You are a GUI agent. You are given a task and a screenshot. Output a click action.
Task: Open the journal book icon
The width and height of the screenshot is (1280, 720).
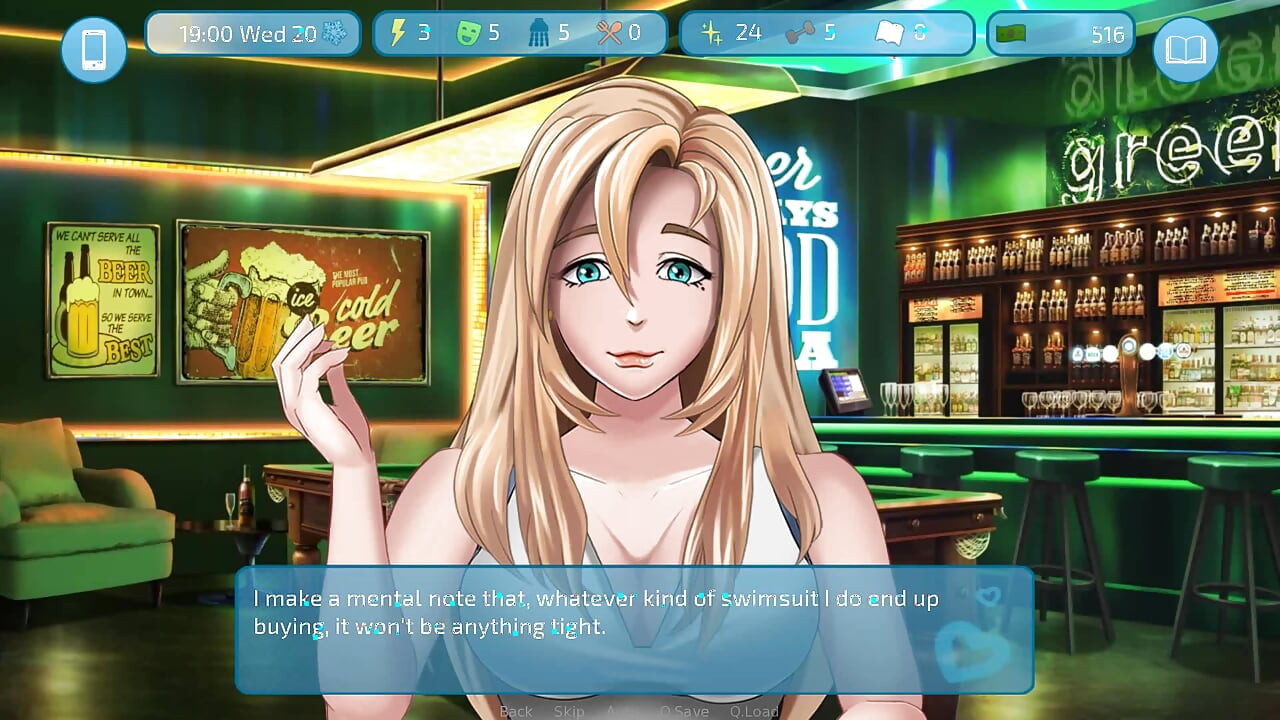1185,49
